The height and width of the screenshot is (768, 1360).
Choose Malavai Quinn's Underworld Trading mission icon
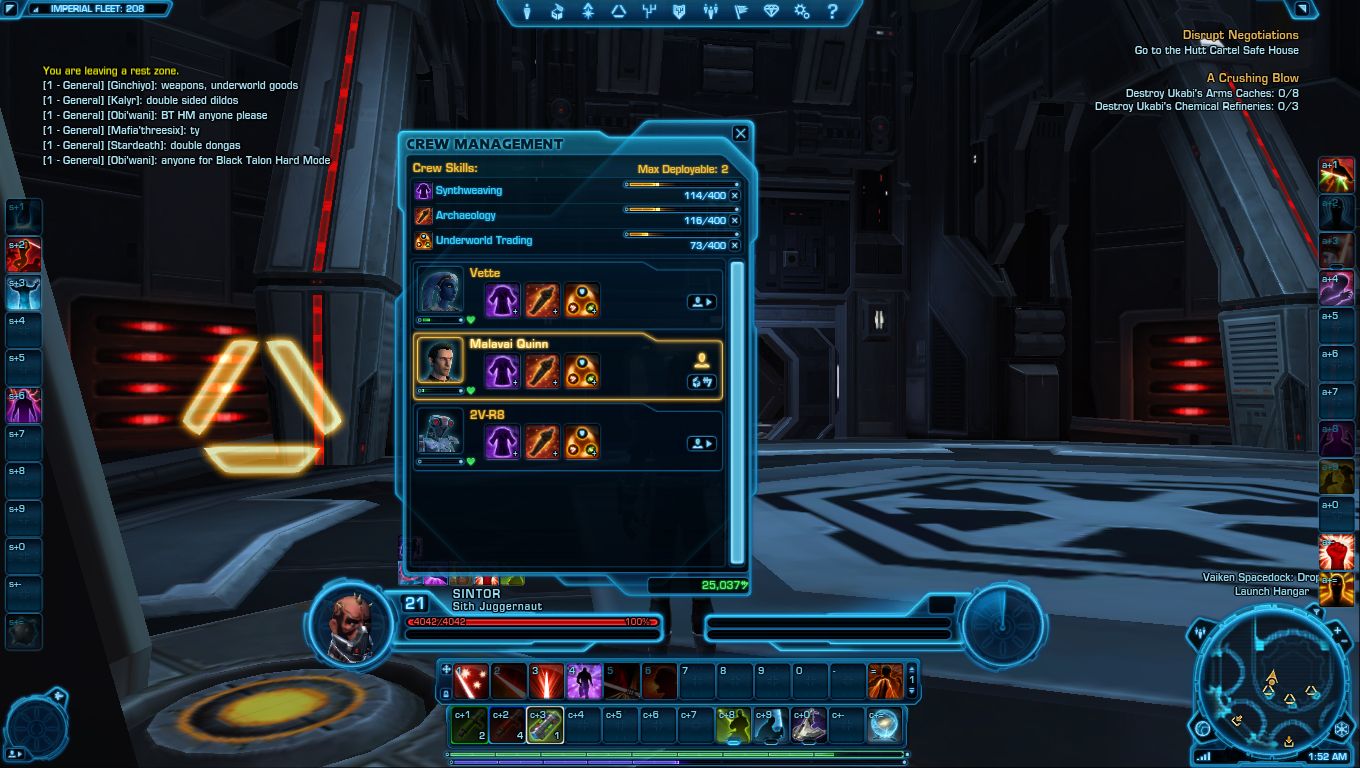(x=582, y=371)
